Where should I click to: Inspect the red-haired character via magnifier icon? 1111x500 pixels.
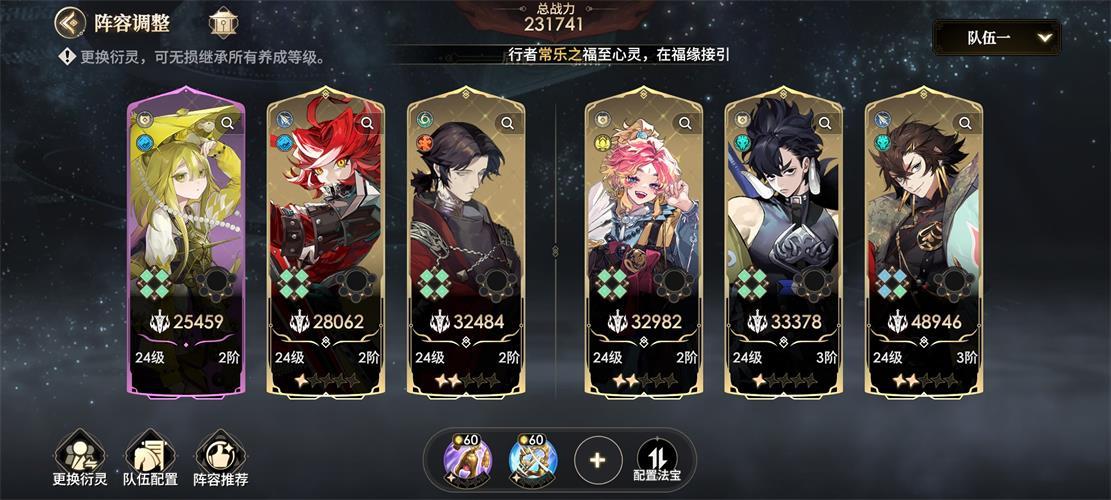coord(368,123)
